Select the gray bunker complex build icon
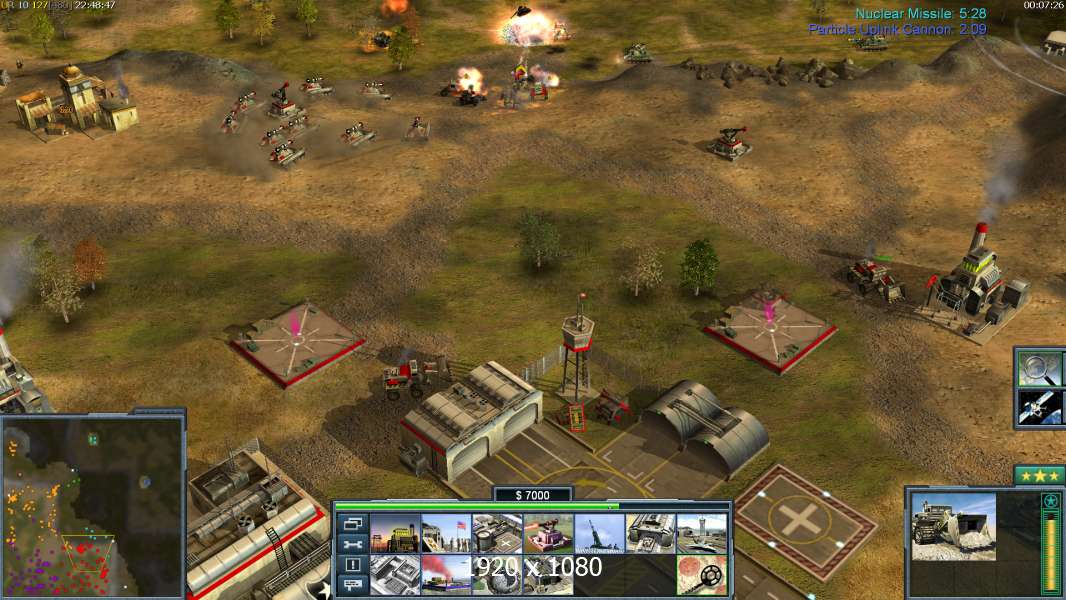 coord(394,575)
